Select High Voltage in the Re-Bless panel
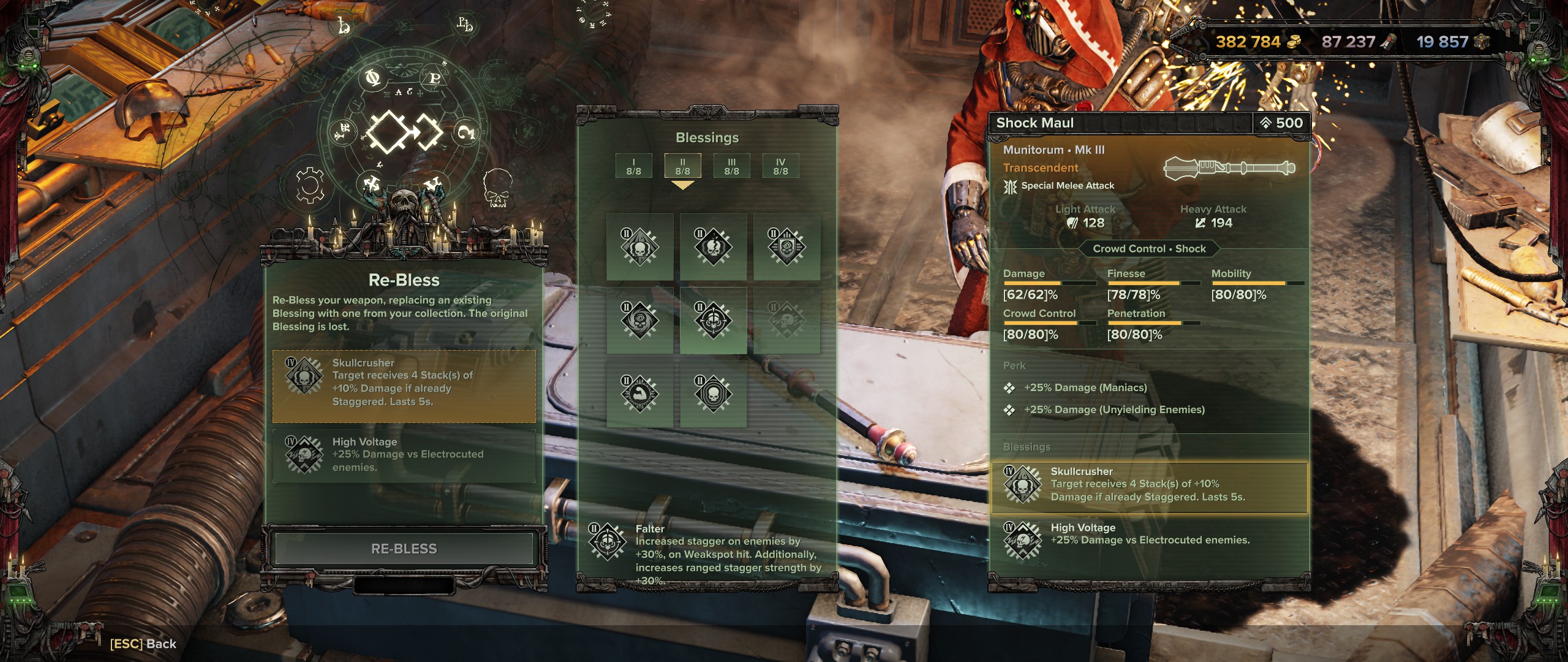The width and height of the screenshot is (1568, 662). (x=404, y=455)
